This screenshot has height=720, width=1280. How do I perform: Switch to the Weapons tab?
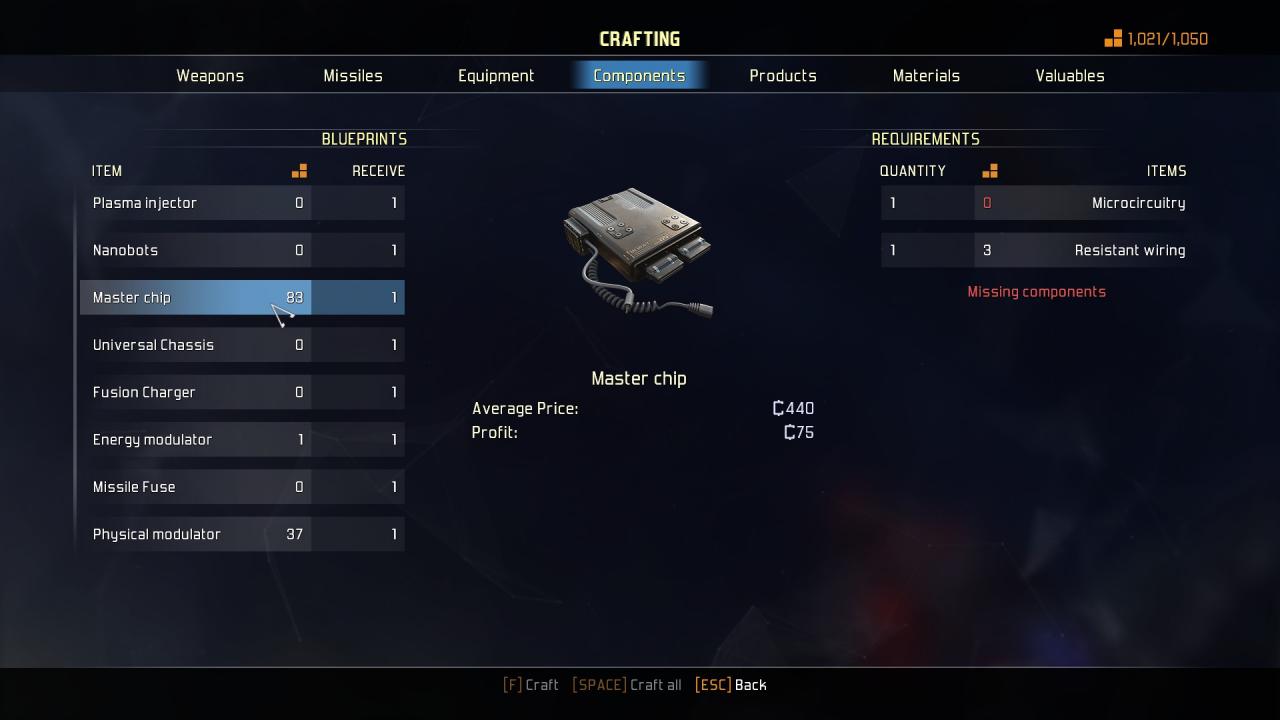pos(210,76)
